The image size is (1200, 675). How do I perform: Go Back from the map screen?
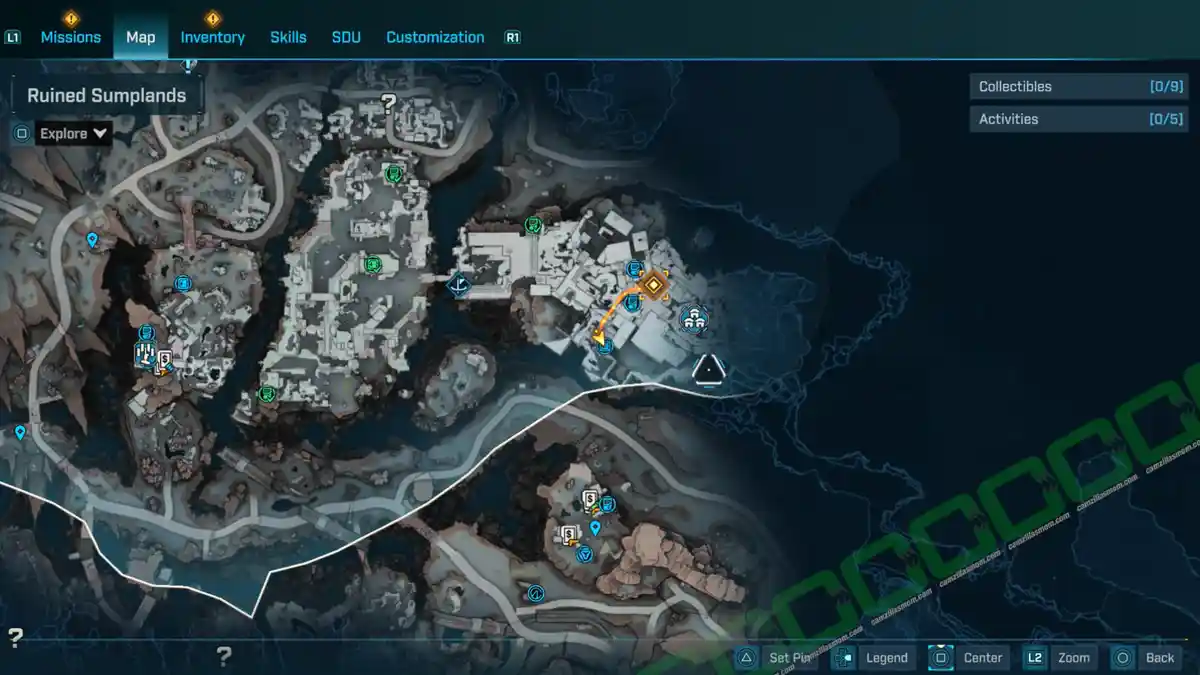coord(1148,657)
